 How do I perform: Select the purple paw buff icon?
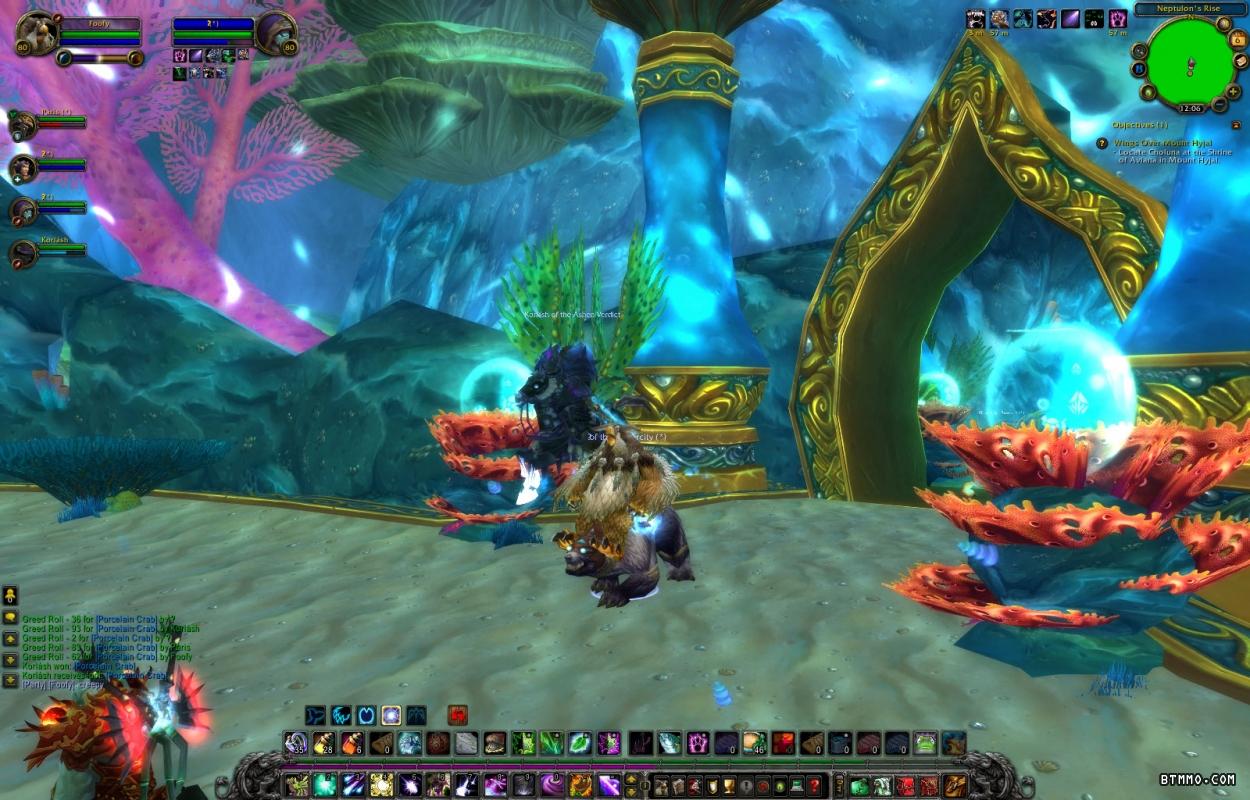[x=1118, y=18]
